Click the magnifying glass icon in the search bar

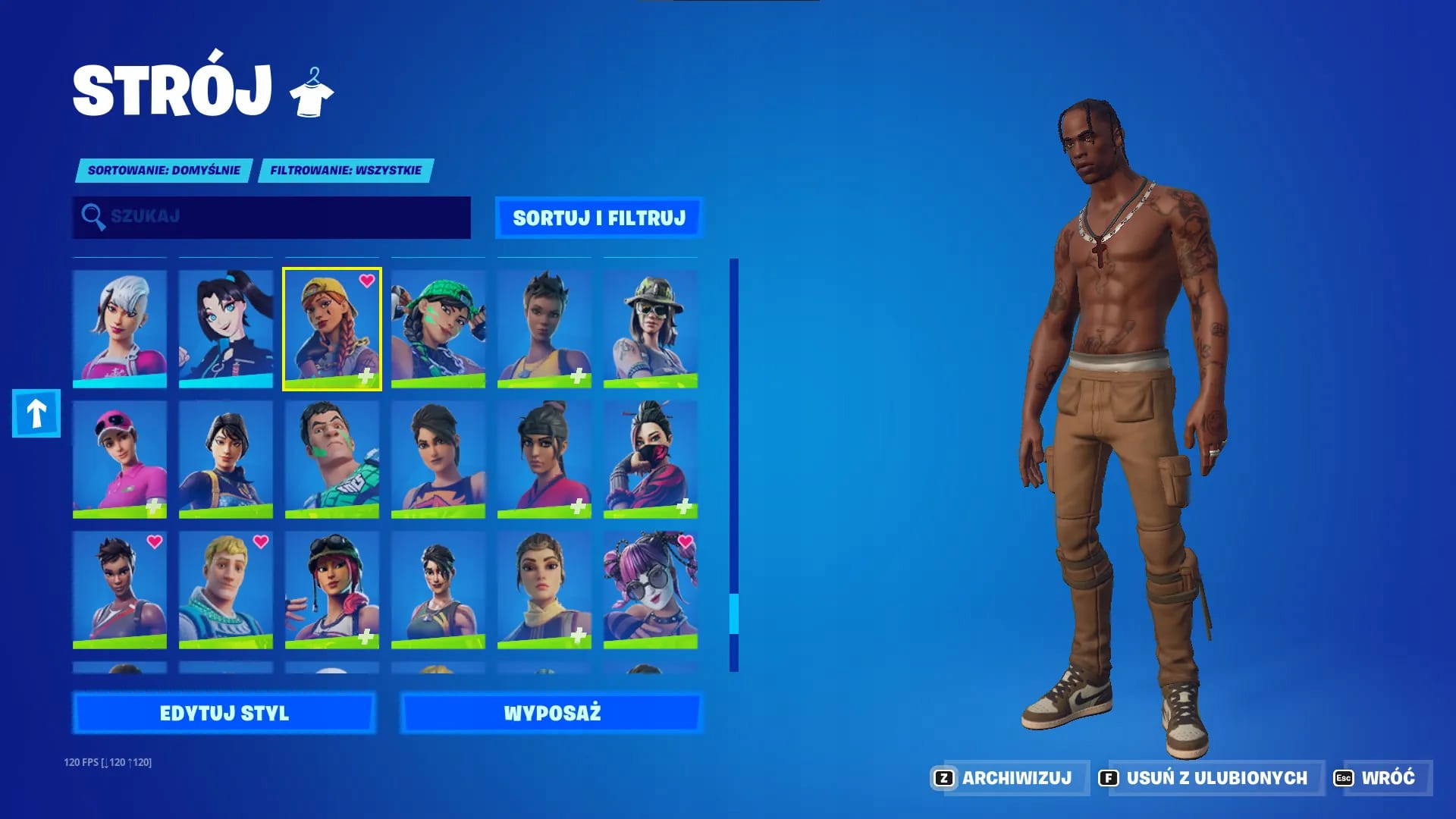coord(93,217)
